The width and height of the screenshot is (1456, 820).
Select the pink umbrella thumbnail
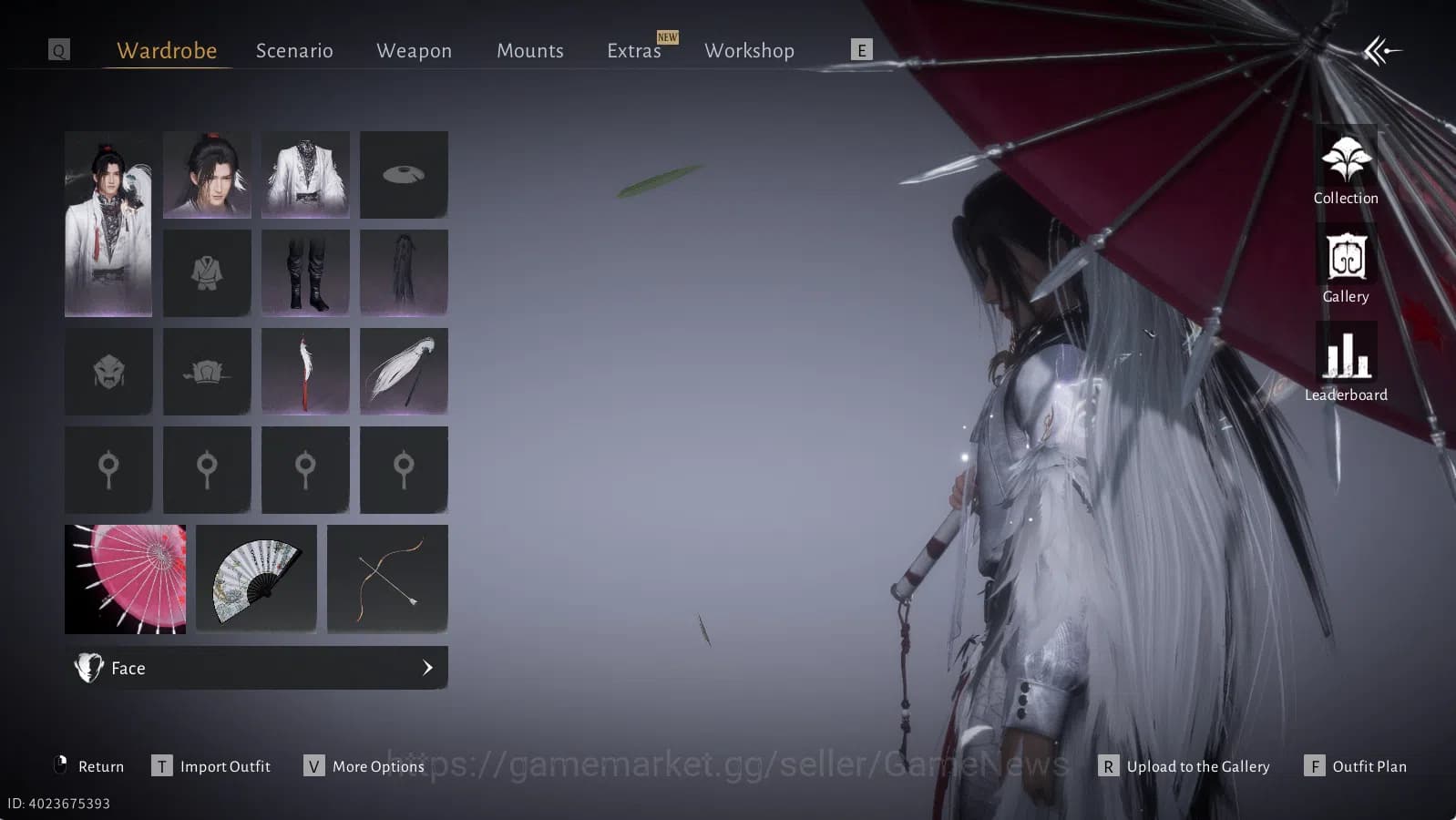pos(125,579)
